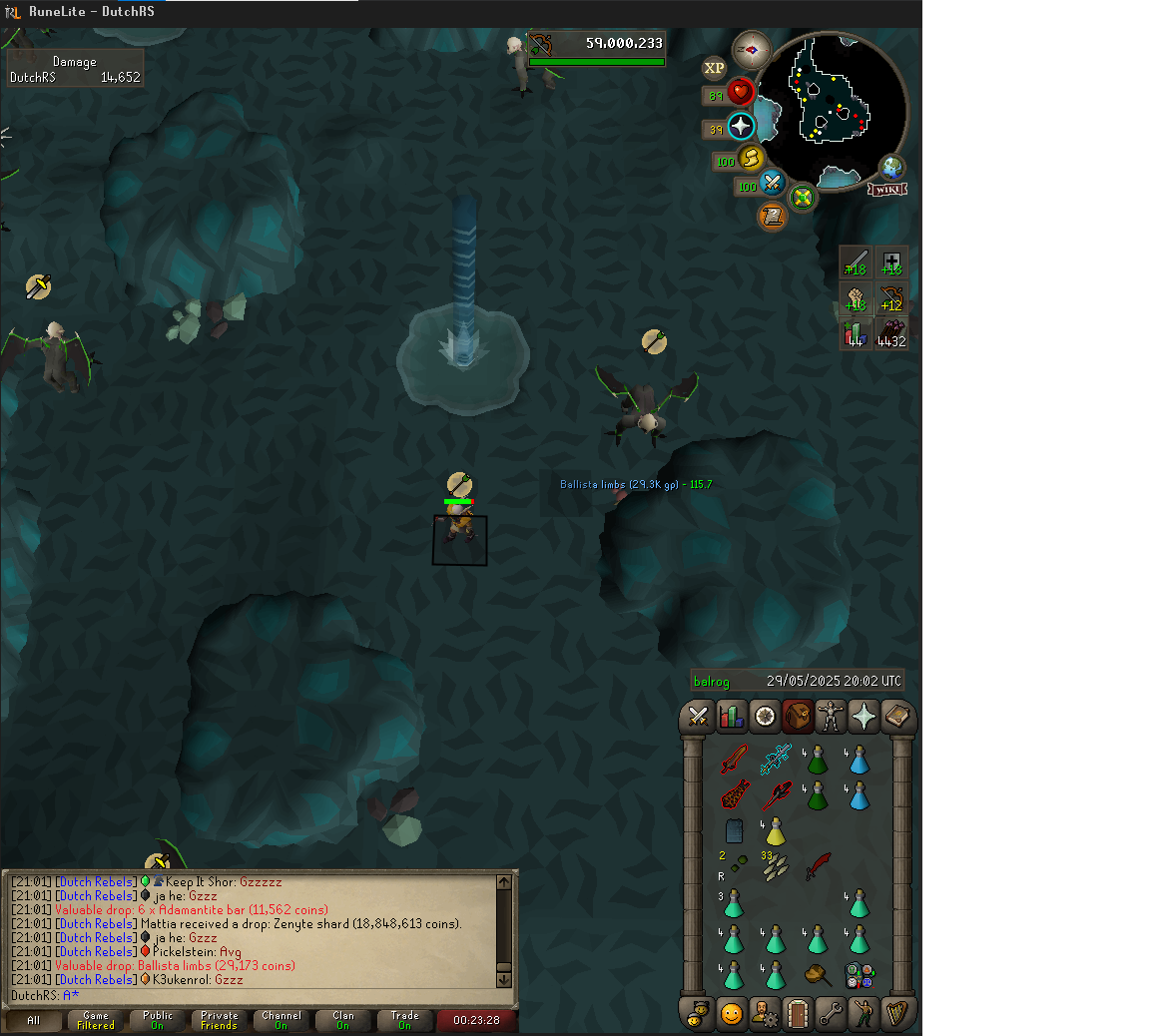
Task: Open the world map globe
Action: coord(891,168)
